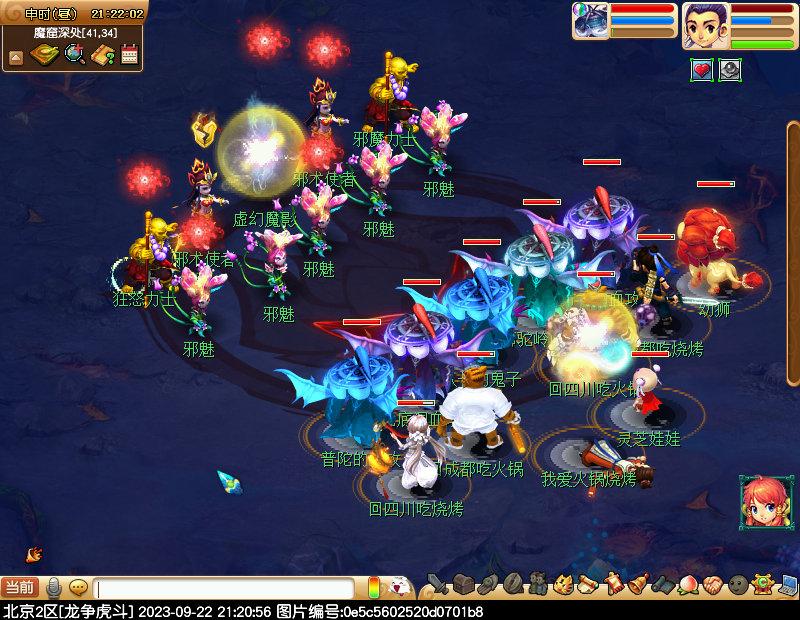Open the laptop system settings icon

[x=787, y=584]
